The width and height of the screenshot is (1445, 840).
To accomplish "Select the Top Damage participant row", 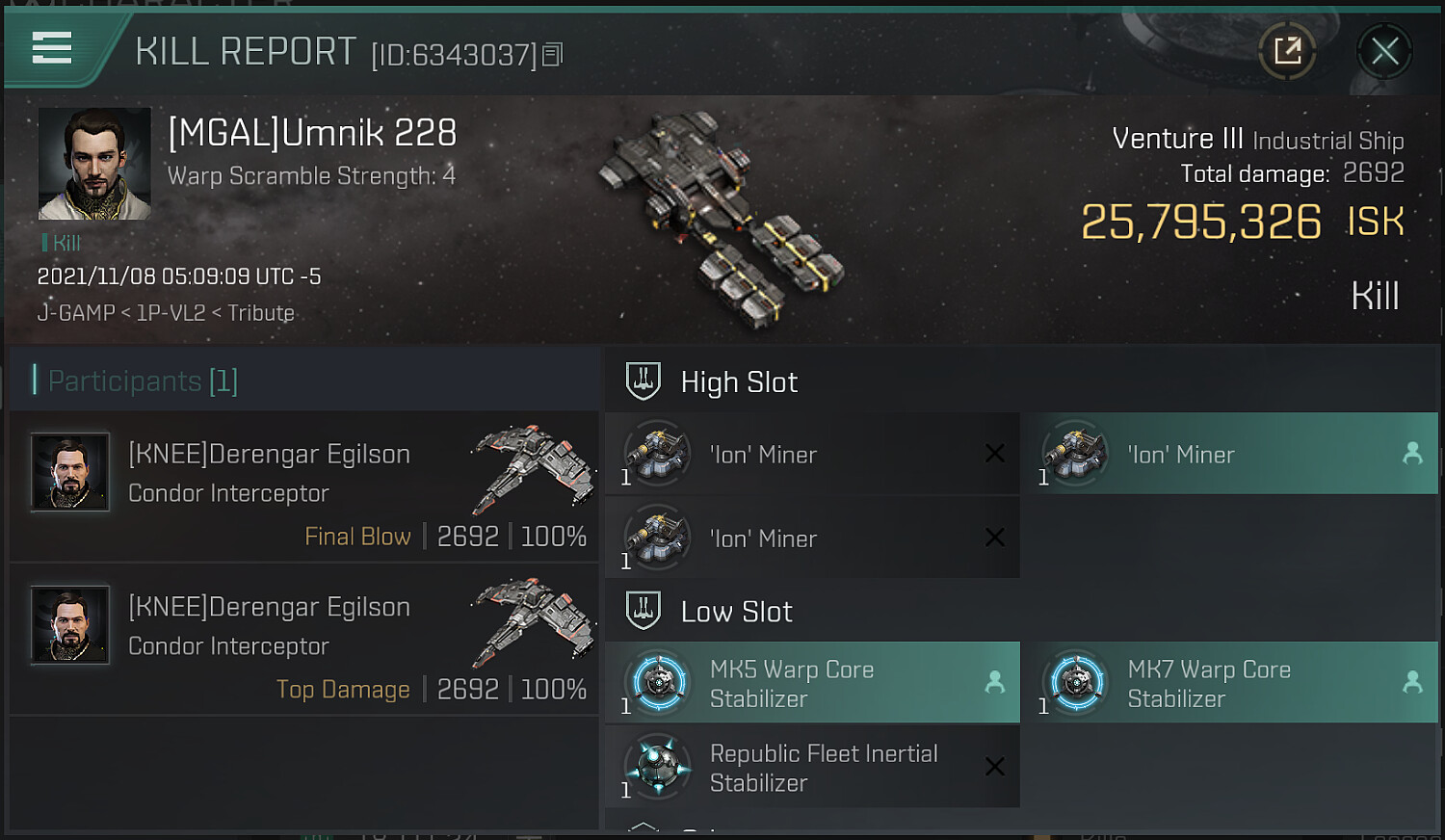I will click(304, 640).
